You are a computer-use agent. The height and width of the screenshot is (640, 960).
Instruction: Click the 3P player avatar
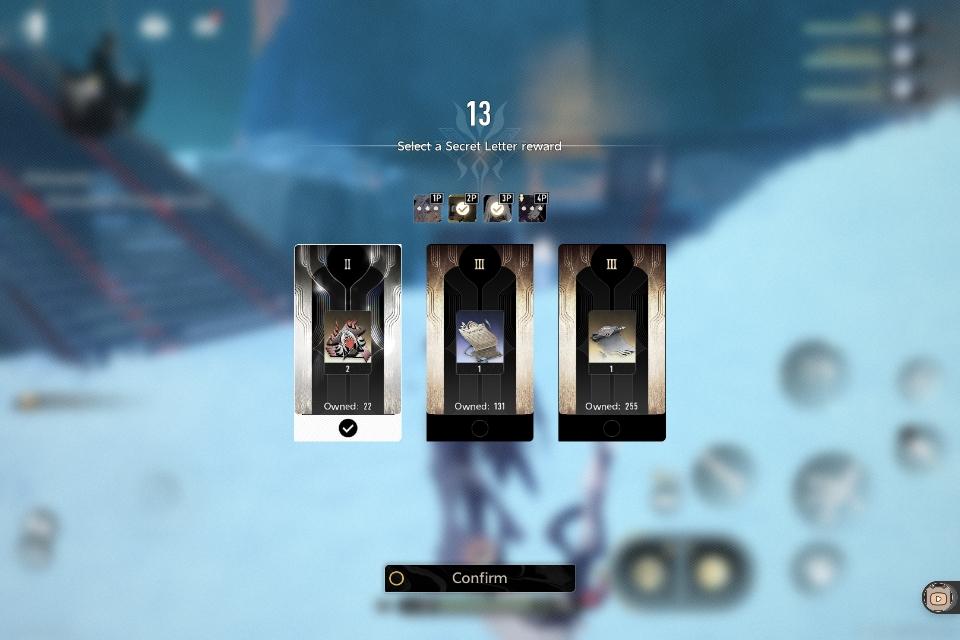497,208
